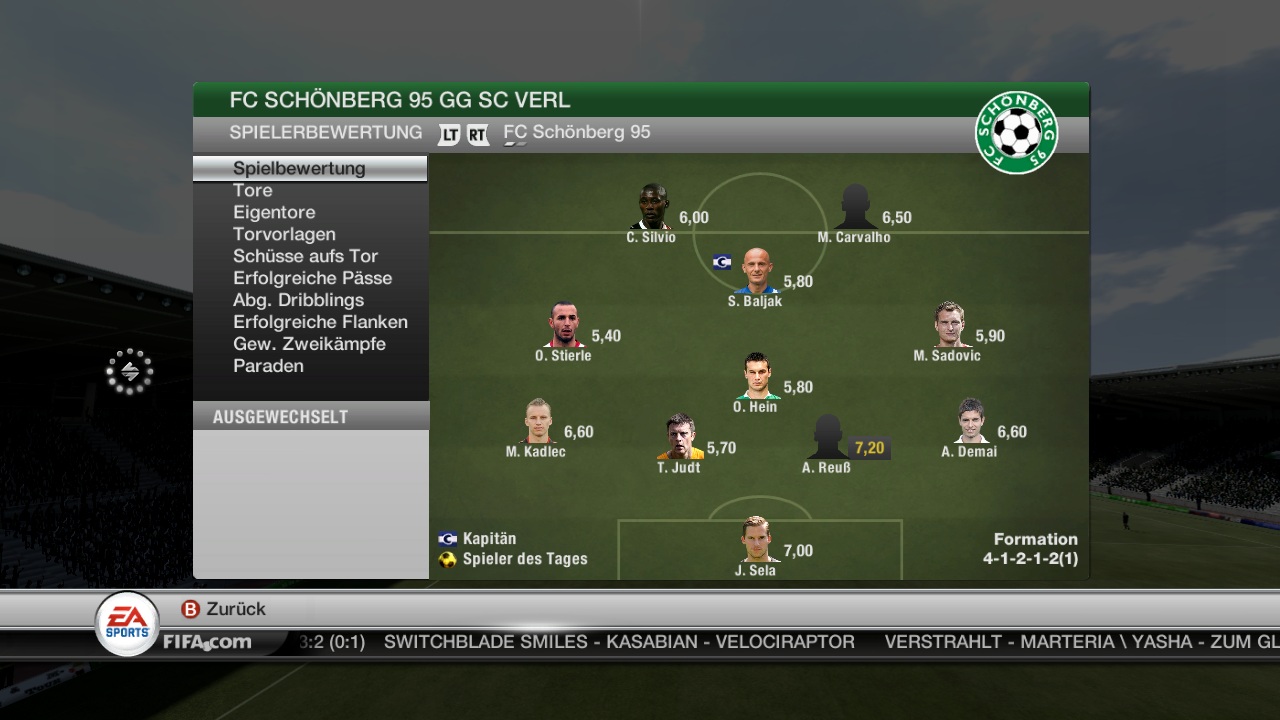Select defender M. Kadlec's portrait
Viewport: 1280px width, 720px height.
point(538,421)
